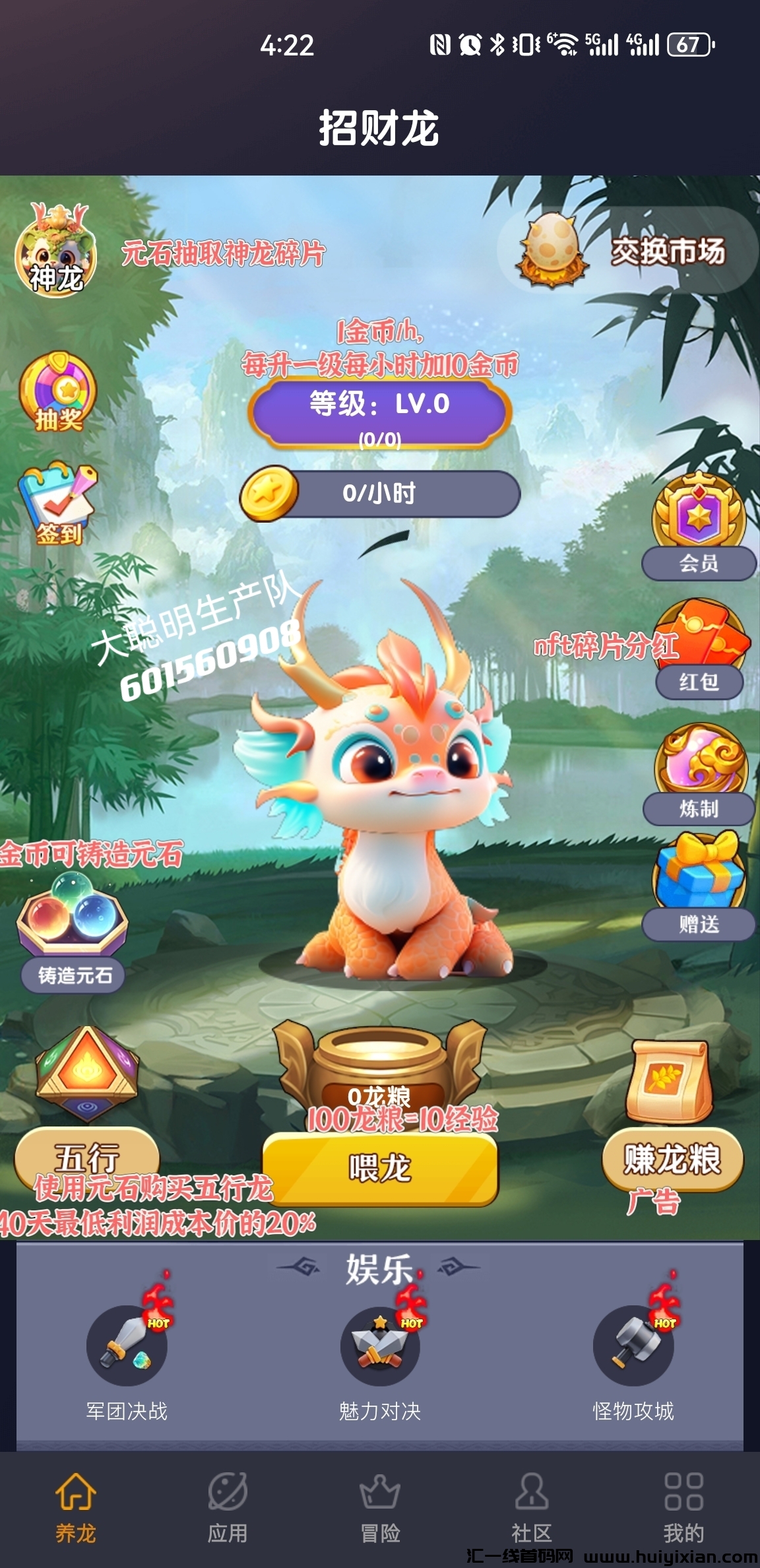
Task: Select the 养龙 home tab
Action: click(76, 1508)
